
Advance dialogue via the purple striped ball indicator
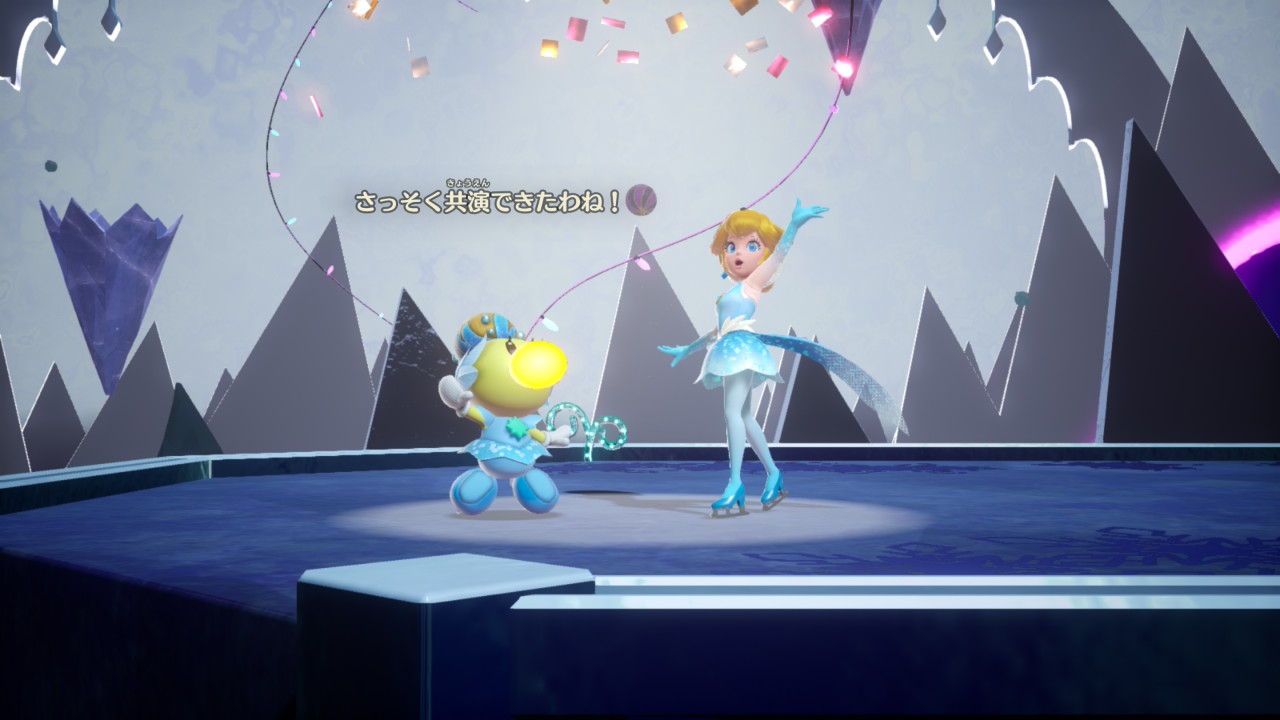coord(641,200)
